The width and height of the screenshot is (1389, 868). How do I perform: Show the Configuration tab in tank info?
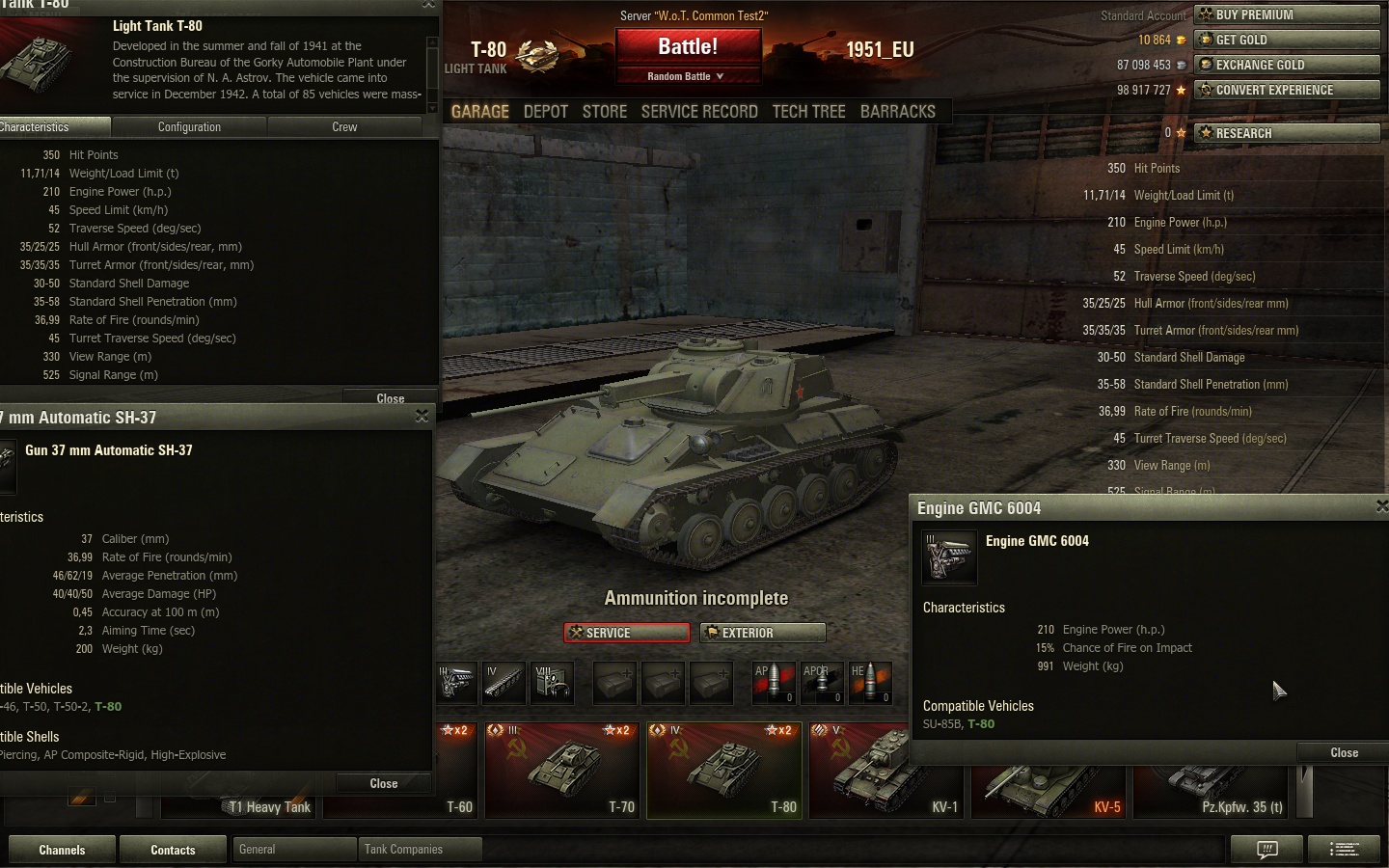189,127
